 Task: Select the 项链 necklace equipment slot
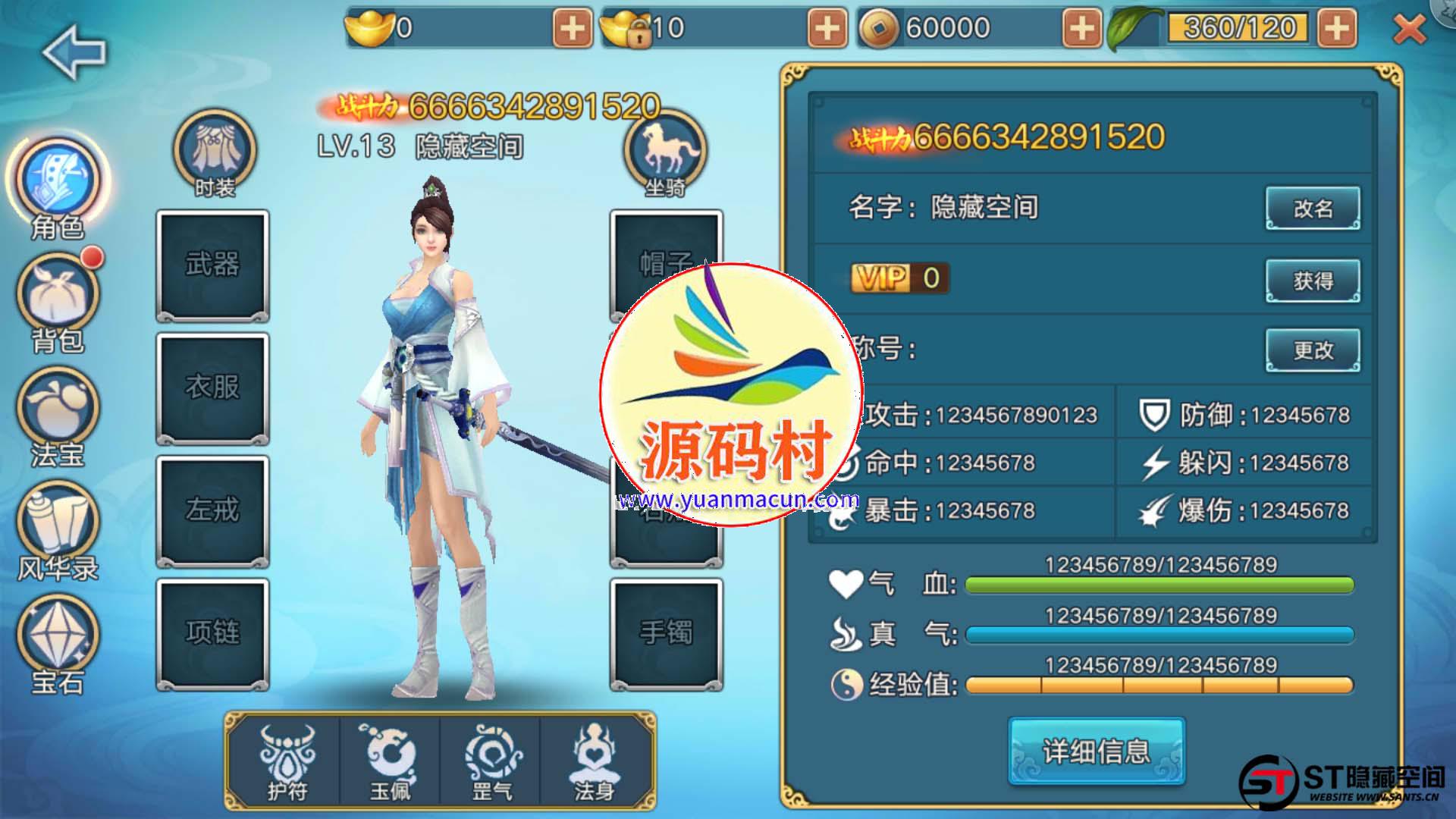pyautogui.click(x=213, y=632)
